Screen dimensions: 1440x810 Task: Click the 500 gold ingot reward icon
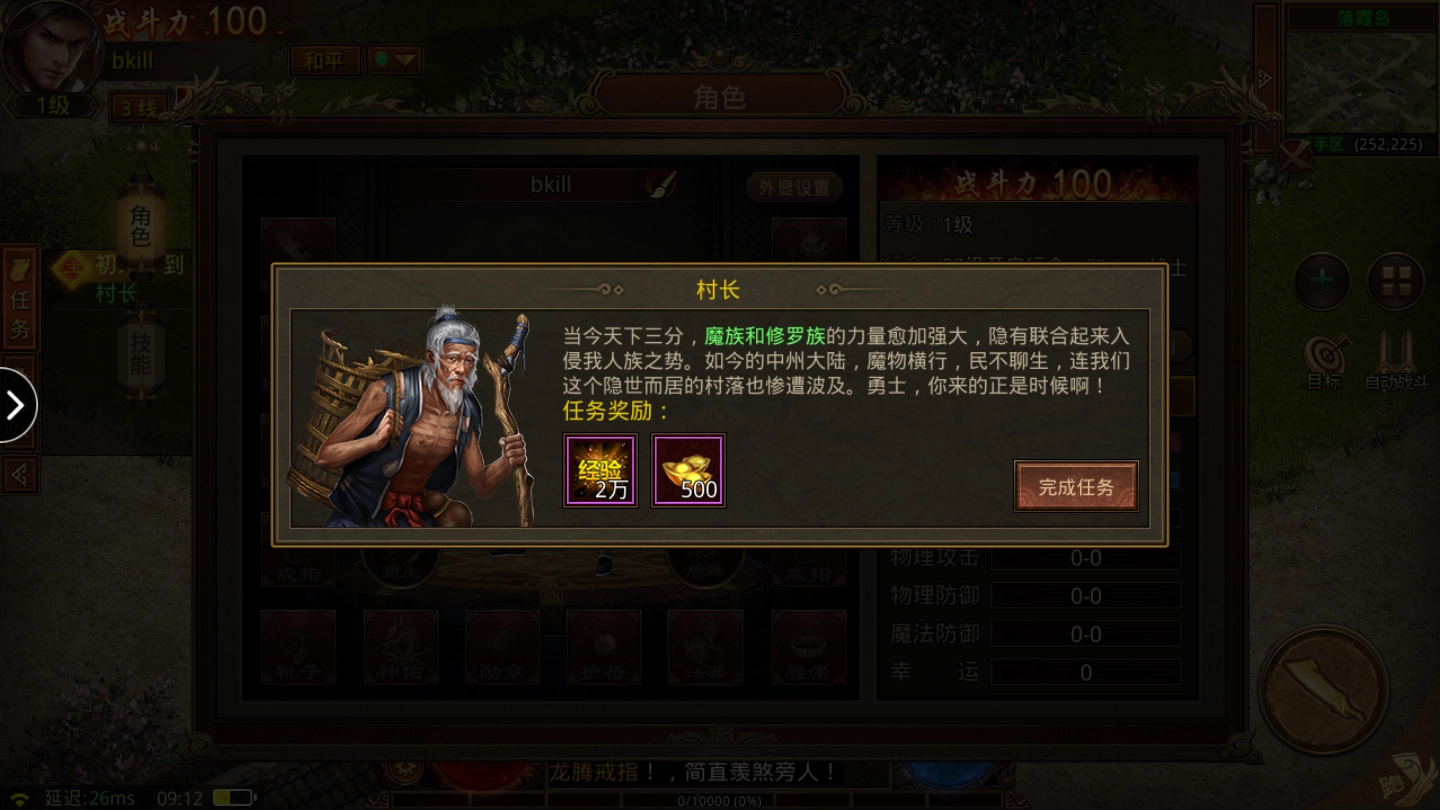[x=688, y=472]
